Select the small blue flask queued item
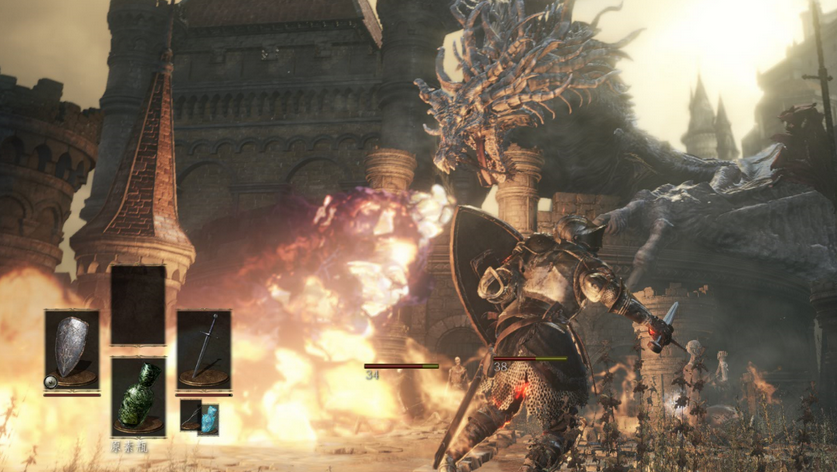The height and width of the screenshot is (472, 837). point(209,419)
